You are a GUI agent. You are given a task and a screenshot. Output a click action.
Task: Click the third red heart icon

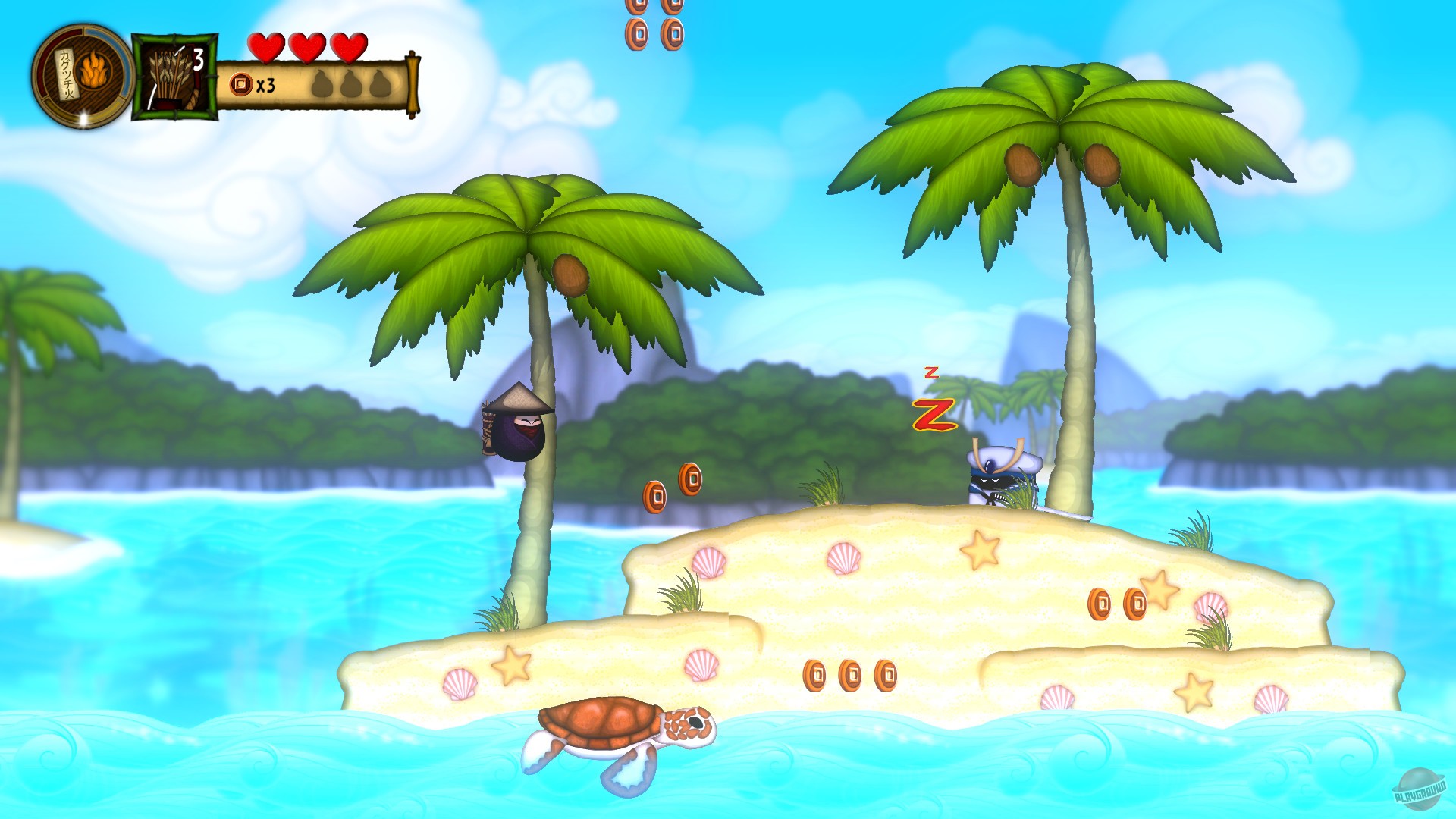coord(349,49)
